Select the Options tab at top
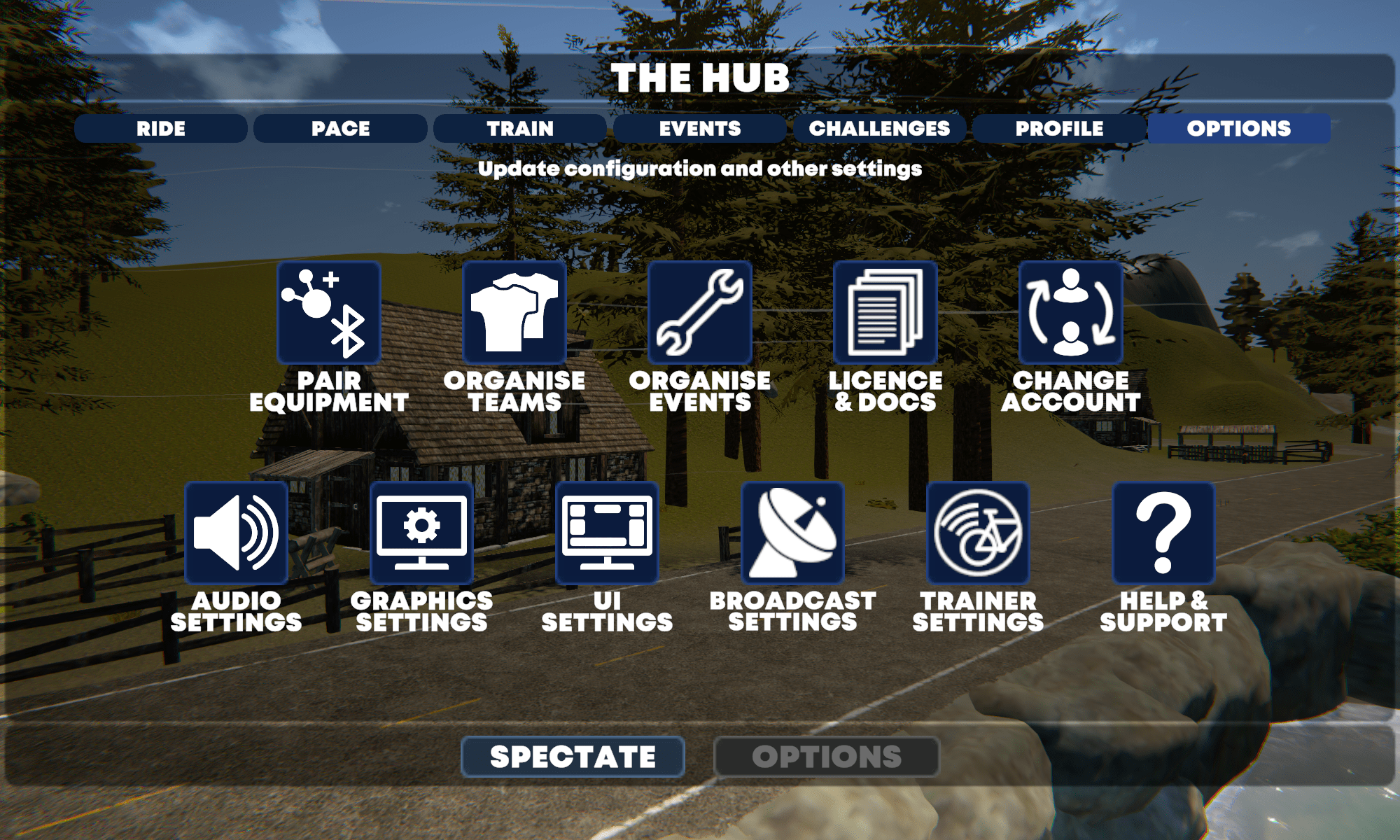Screen dimensions: 1400x840 pyautogui.click(x=1238, y=129)
